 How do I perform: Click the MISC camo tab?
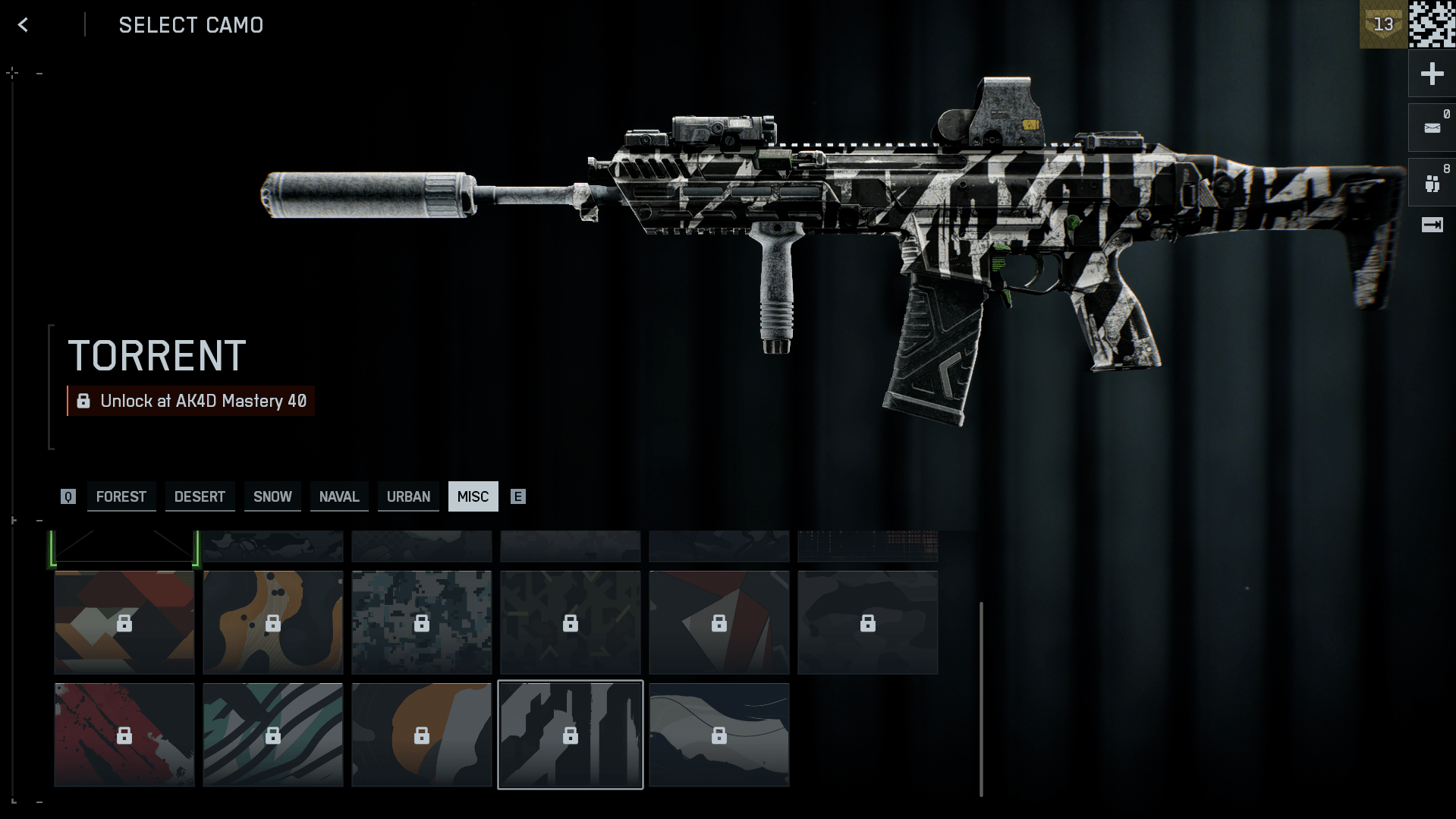(x=473, y=496)
